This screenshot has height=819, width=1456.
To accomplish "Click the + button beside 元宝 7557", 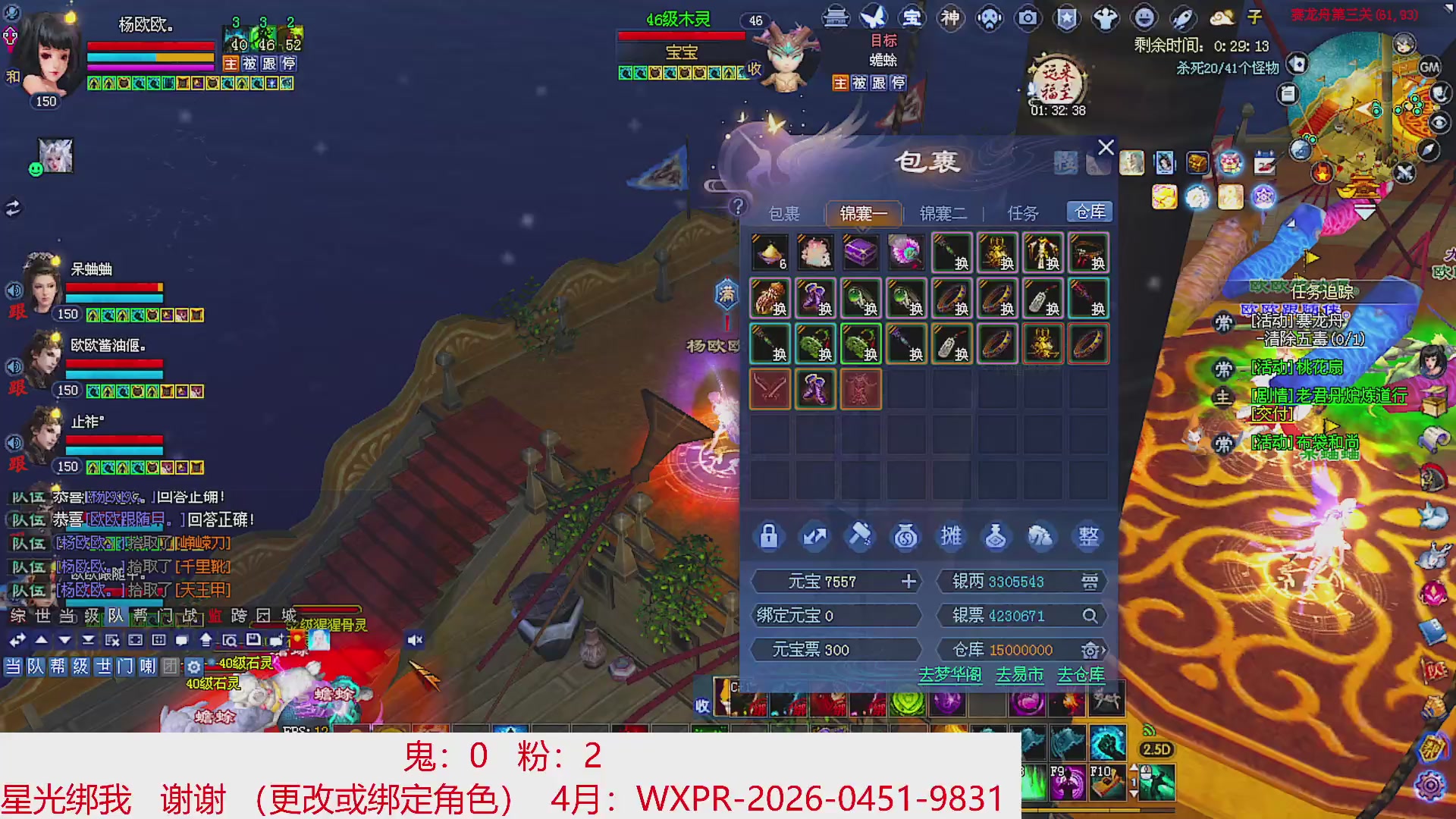I will tap(908, 581).
